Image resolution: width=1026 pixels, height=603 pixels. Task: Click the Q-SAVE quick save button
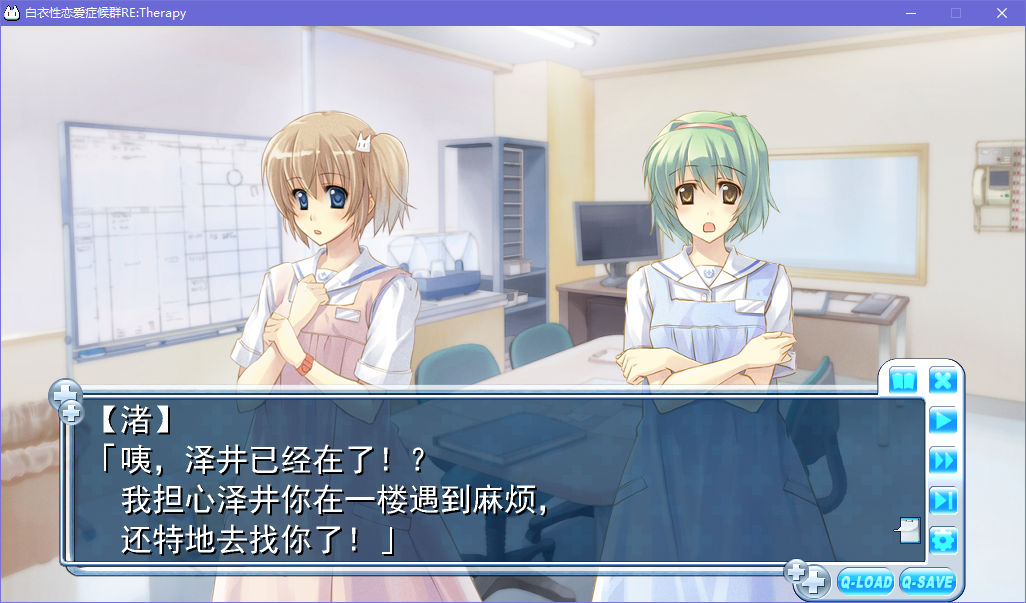(927, 582)
